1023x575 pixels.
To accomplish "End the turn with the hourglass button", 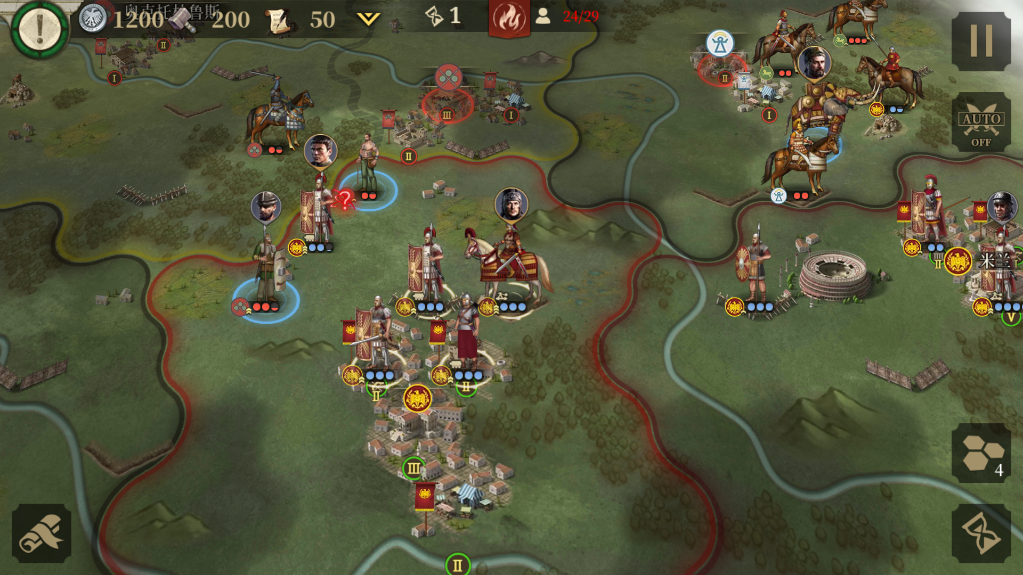I will pyautogui.click(x=980, y=532).
